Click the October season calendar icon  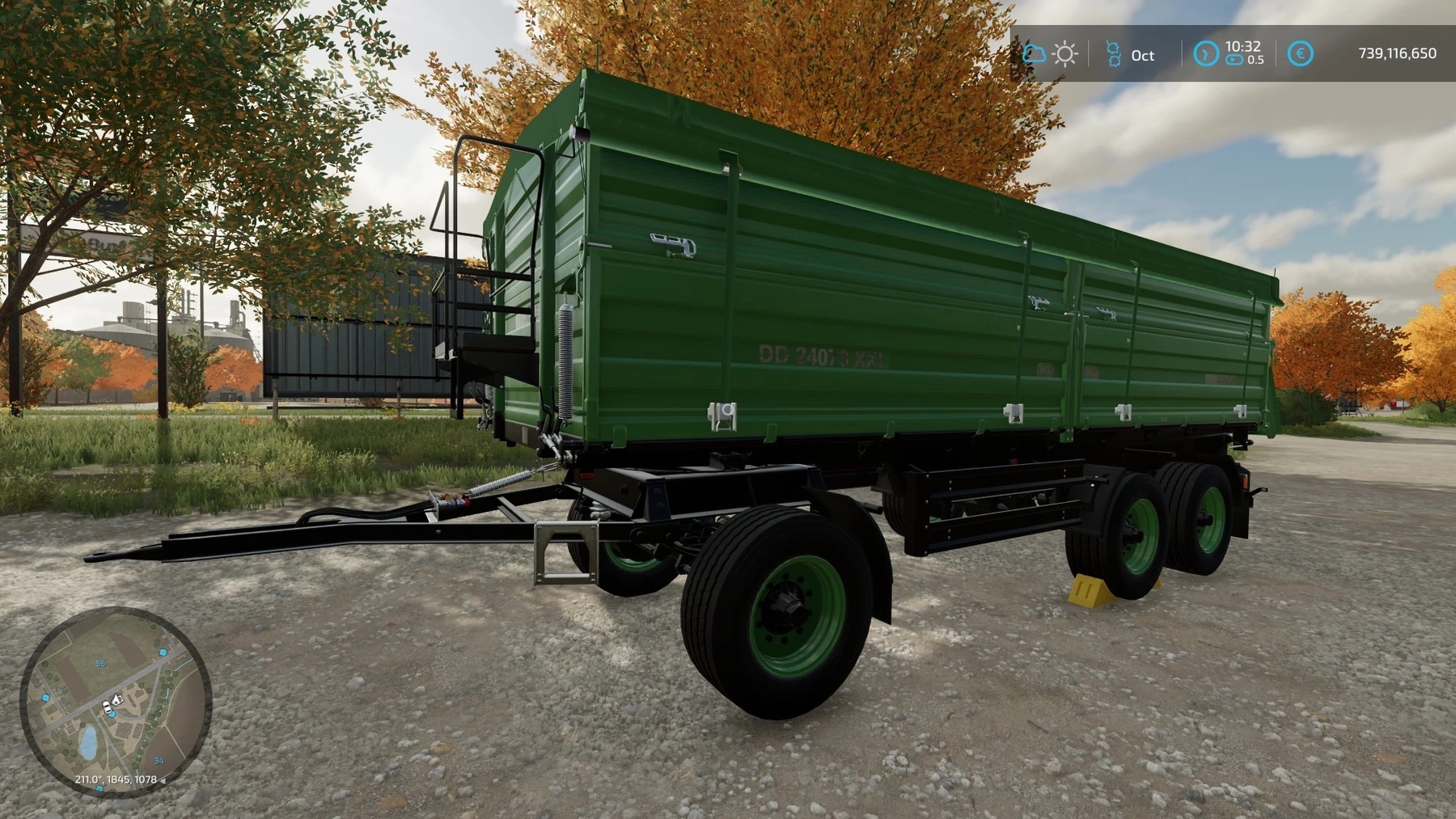point(1114,54)
